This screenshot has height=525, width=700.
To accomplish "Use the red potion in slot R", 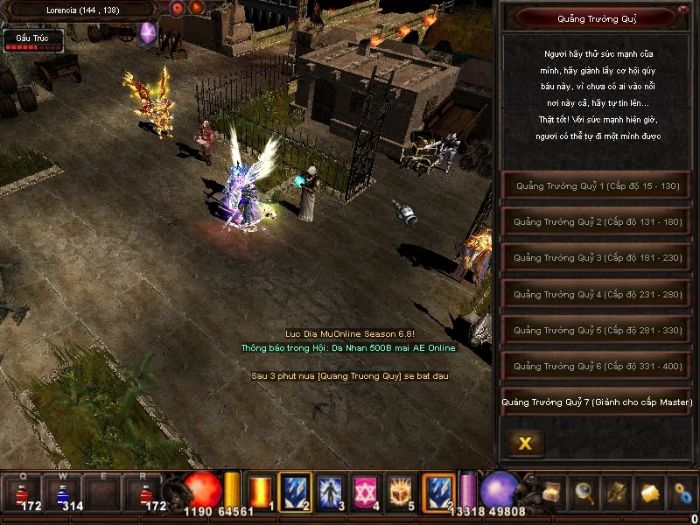I will pyautogui.click(x=143, y=490).
